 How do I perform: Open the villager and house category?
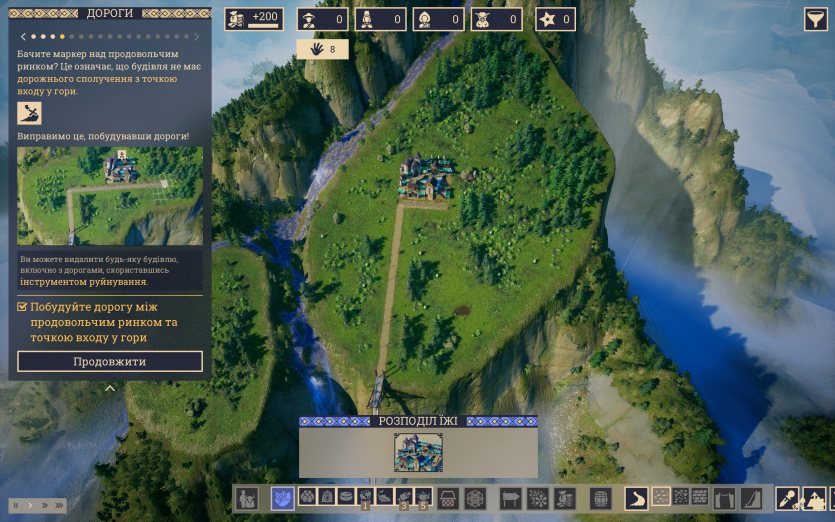point(247,497)
